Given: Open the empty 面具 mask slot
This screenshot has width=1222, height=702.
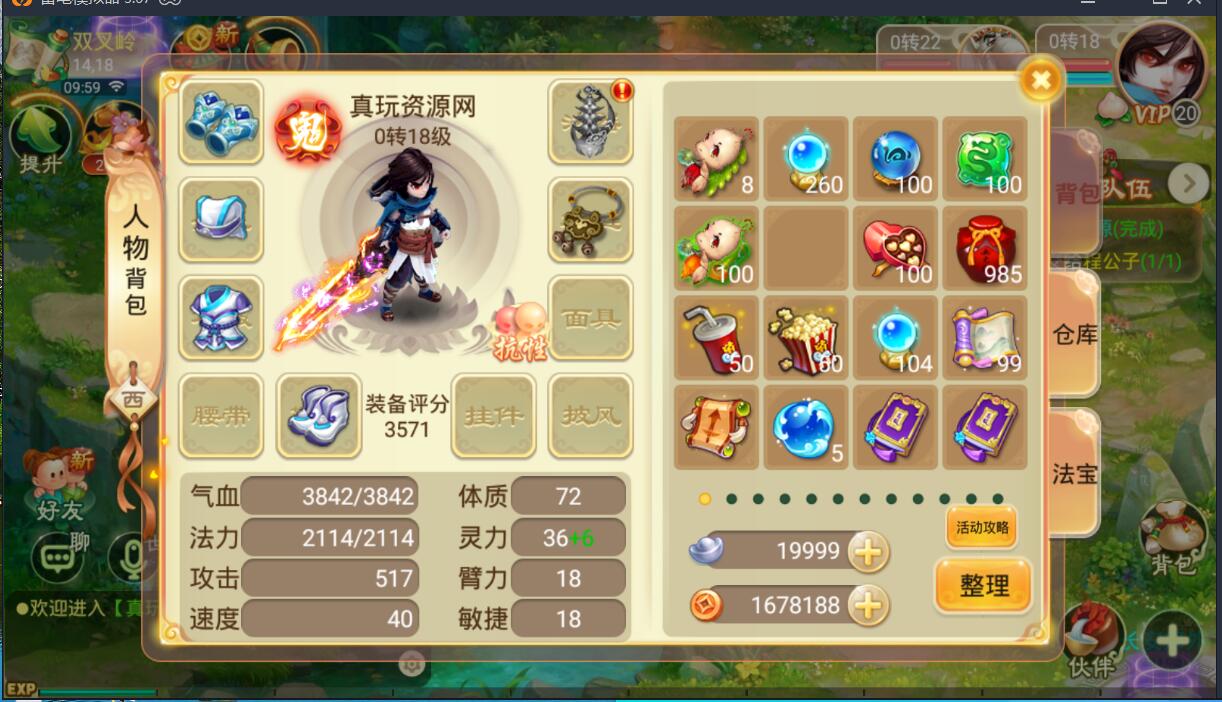Looking at the screenshot, I should [590, 318].
